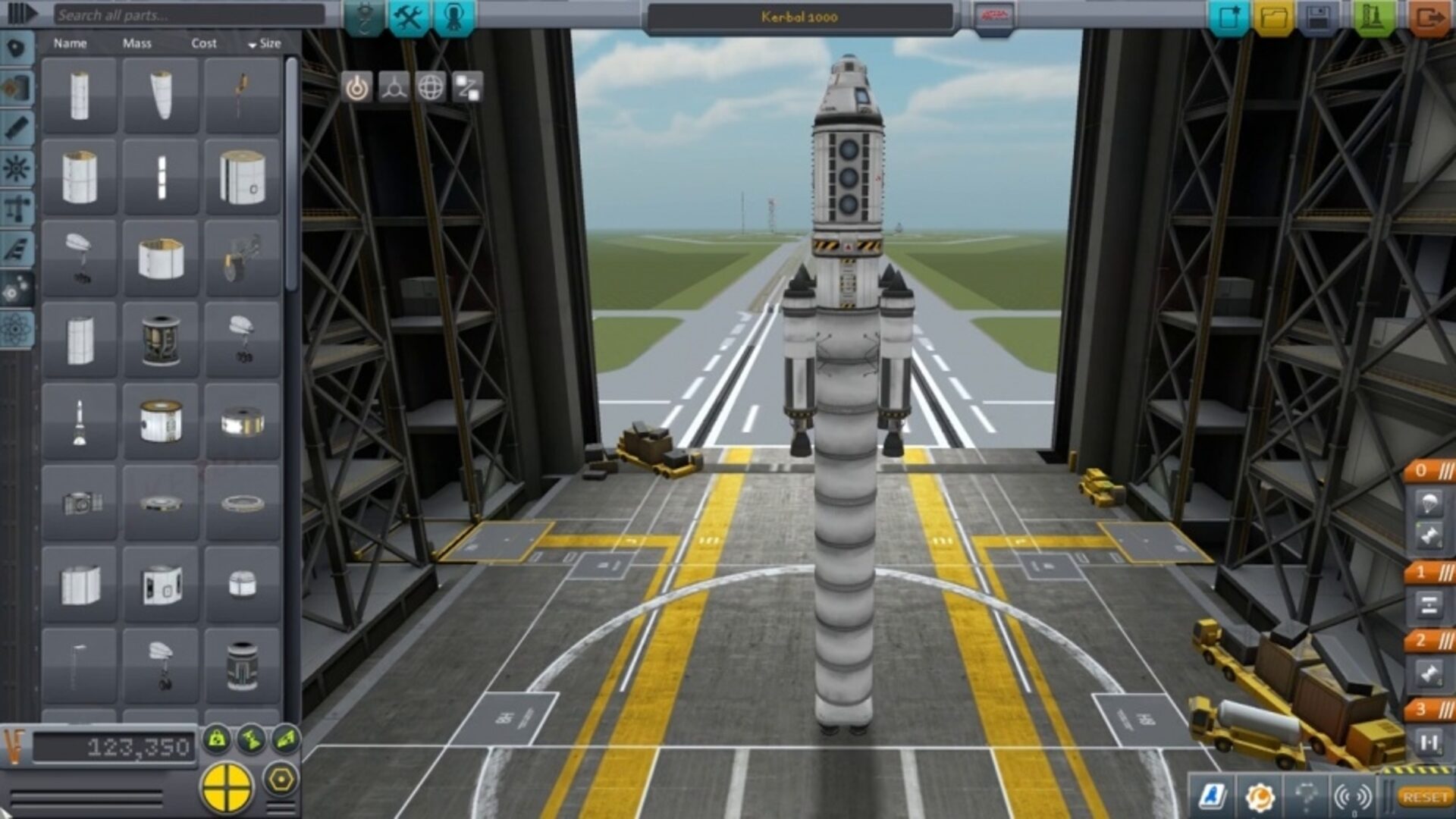1456x819 pixels.
Task: Switch to the crew assignment panel
Action: pos(453,17)
